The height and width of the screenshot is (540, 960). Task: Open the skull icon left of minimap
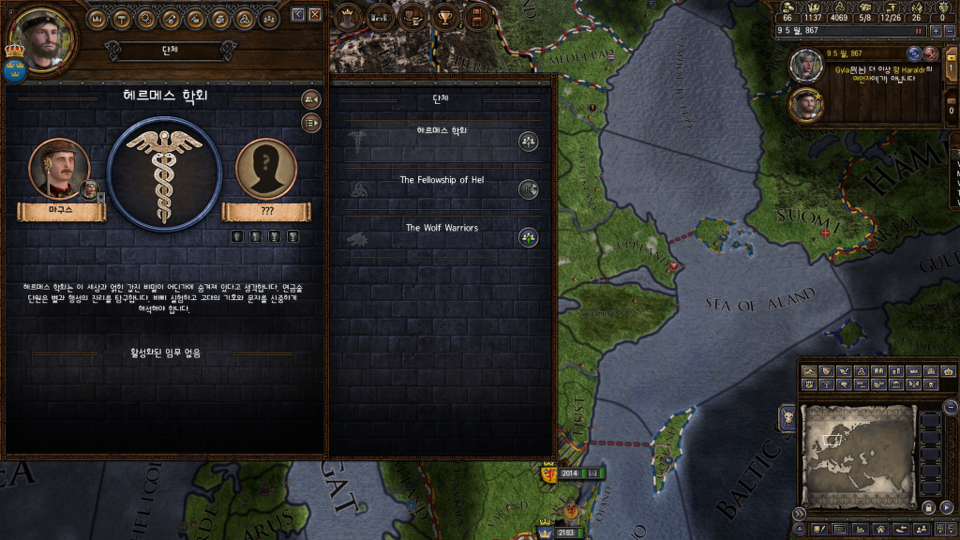(x=788, y=416)
